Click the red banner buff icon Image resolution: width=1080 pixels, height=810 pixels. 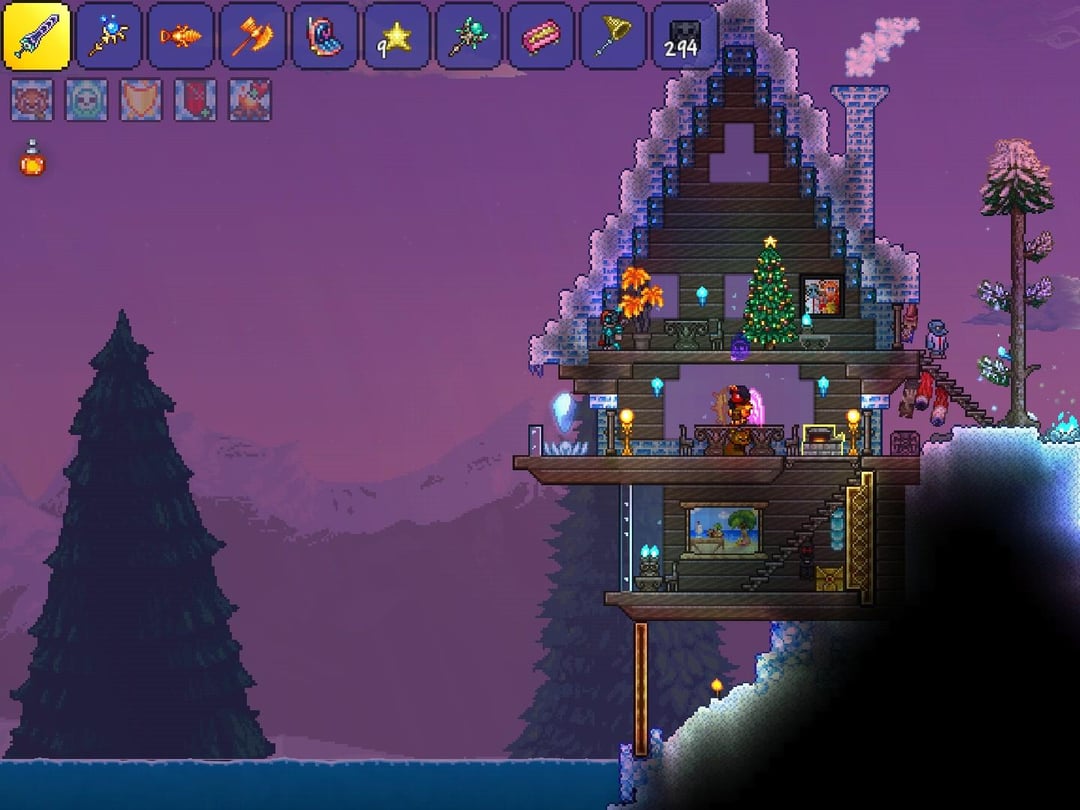pos(195,101)
